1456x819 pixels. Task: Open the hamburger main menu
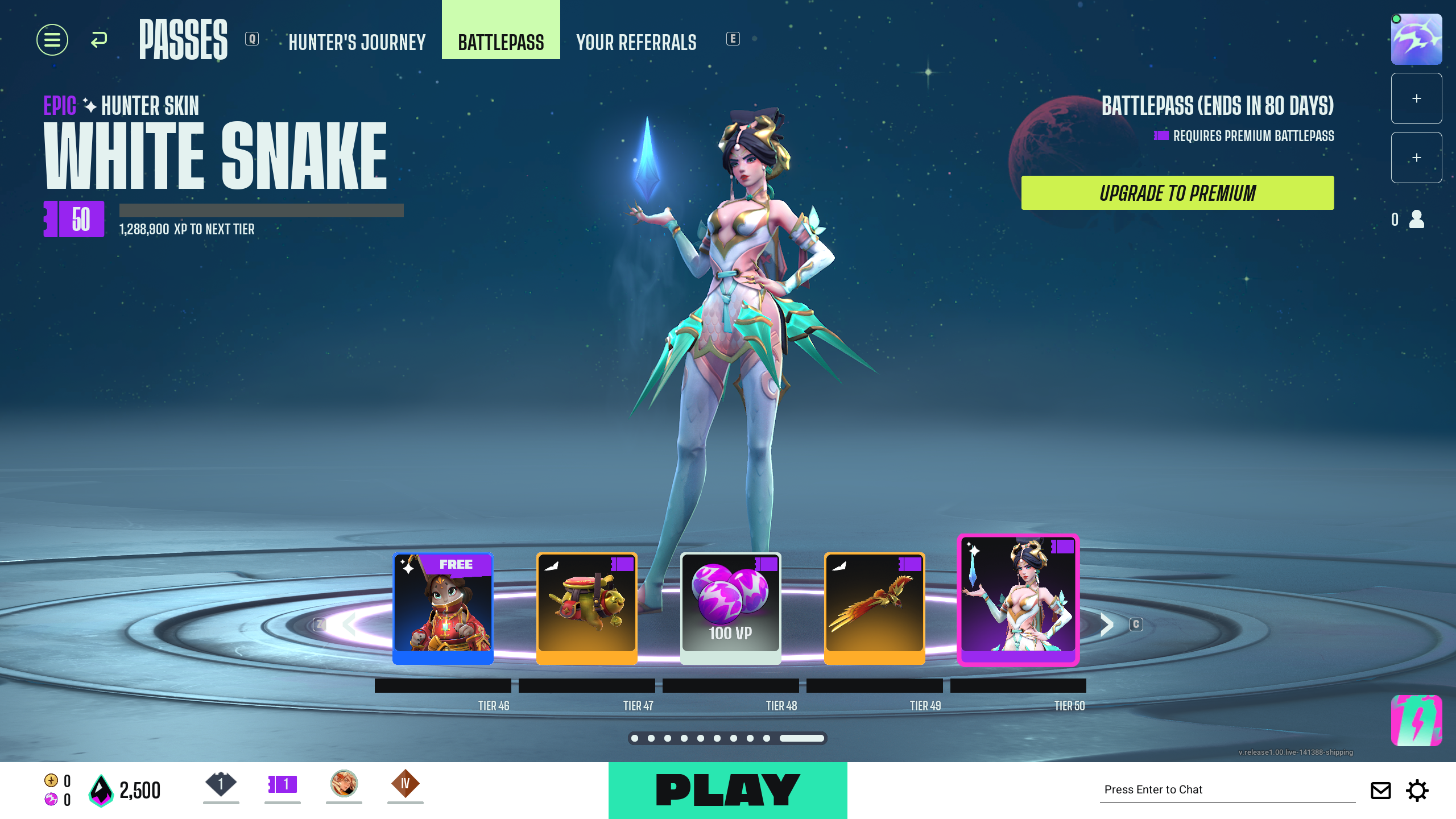point(52,40)
